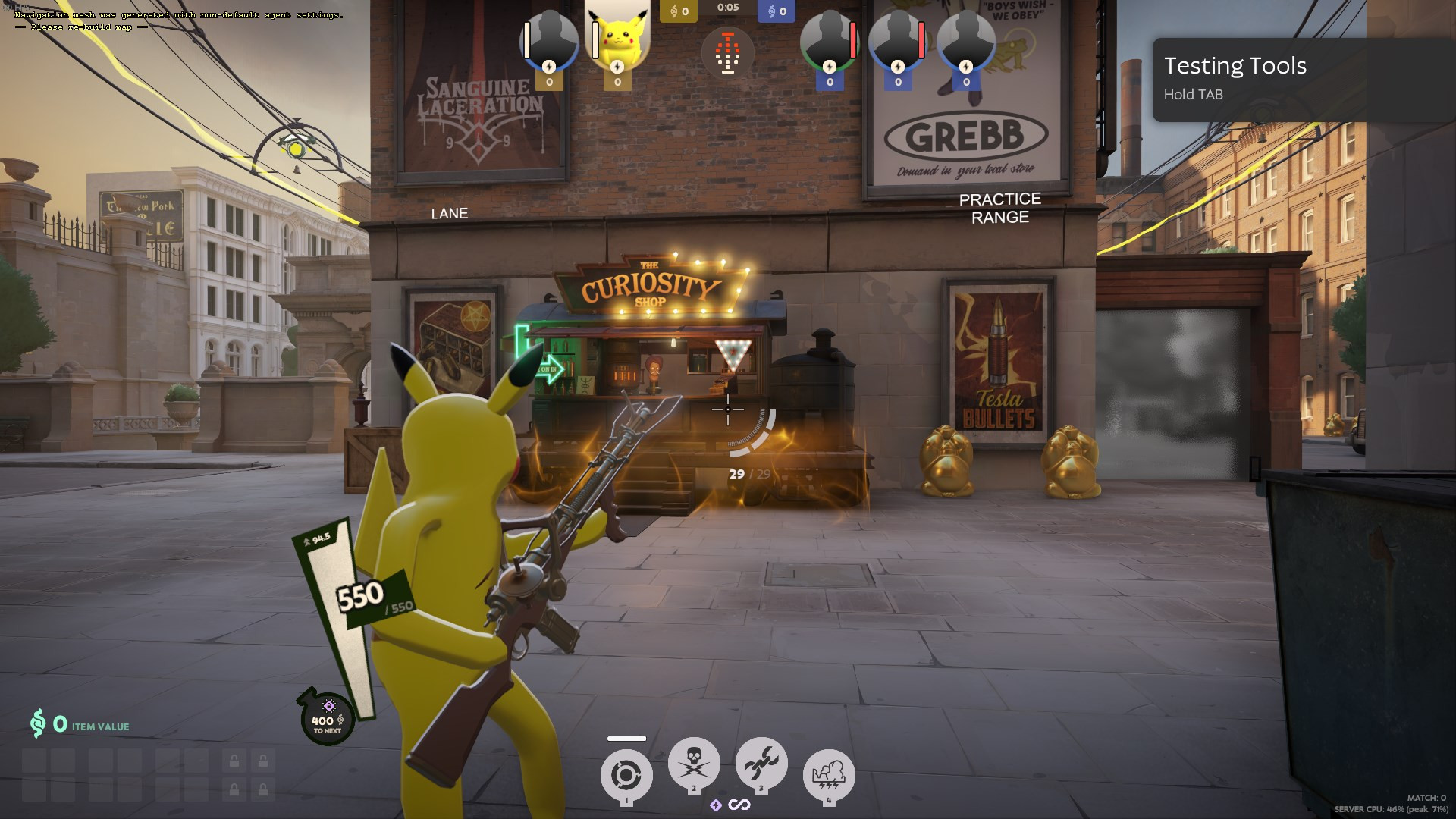Click the PRACTICE RANGE label
Screen dimensions: 1456x819
999,208
